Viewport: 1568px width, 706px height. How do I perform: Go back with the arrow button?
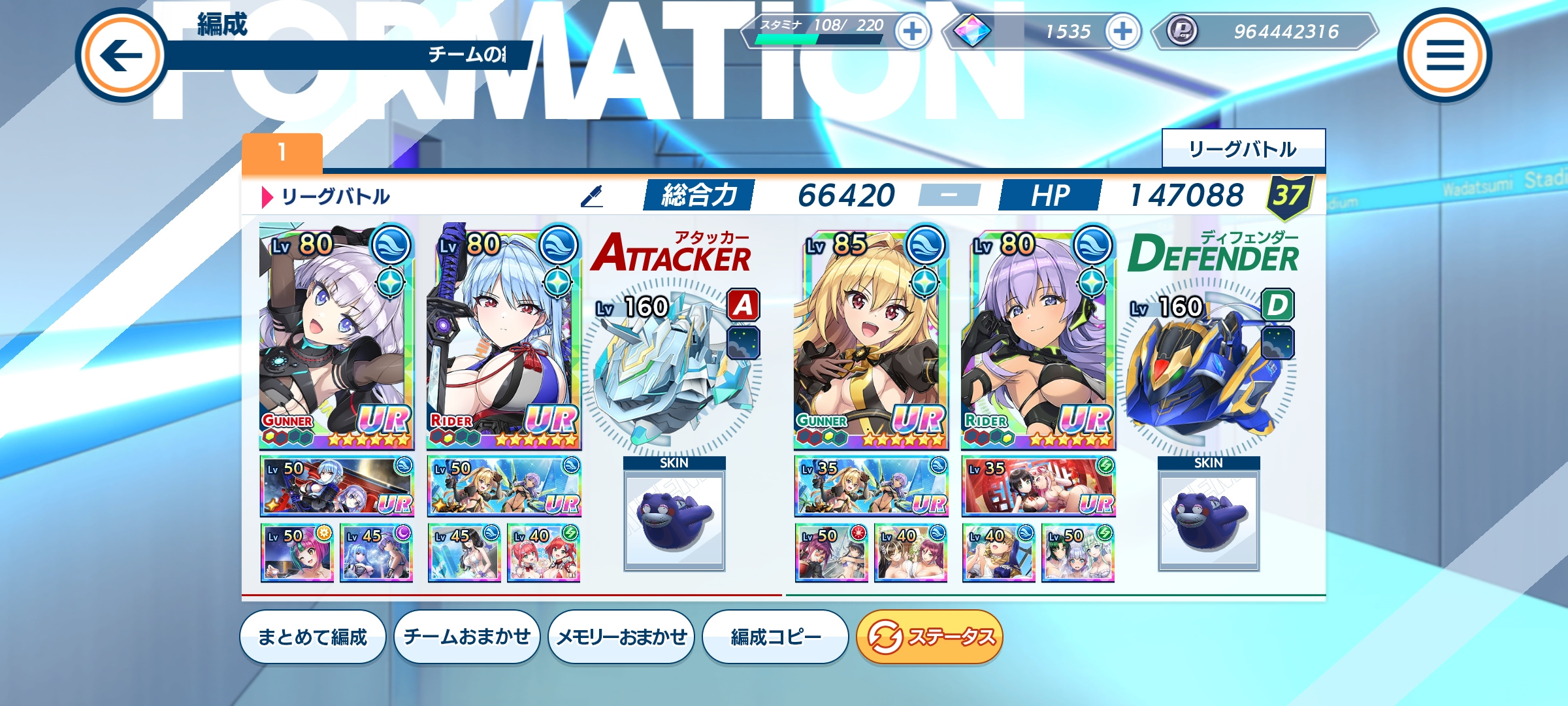pyautogui.click(x=122, y=56)
